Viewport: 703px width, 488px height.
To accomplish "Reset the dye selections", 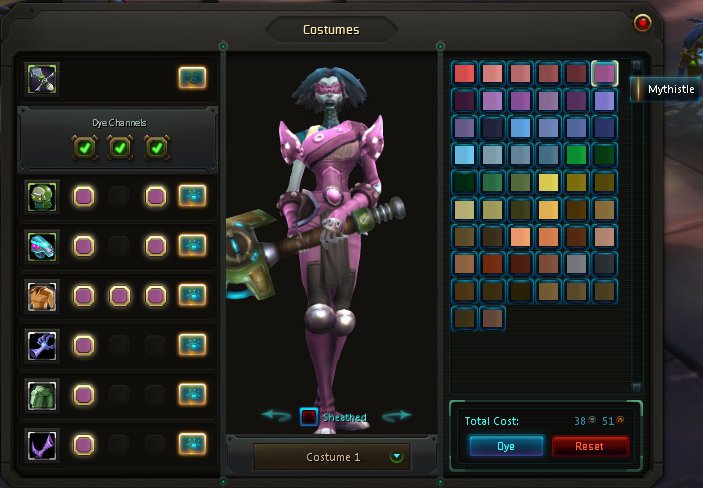I will [590, 446].
